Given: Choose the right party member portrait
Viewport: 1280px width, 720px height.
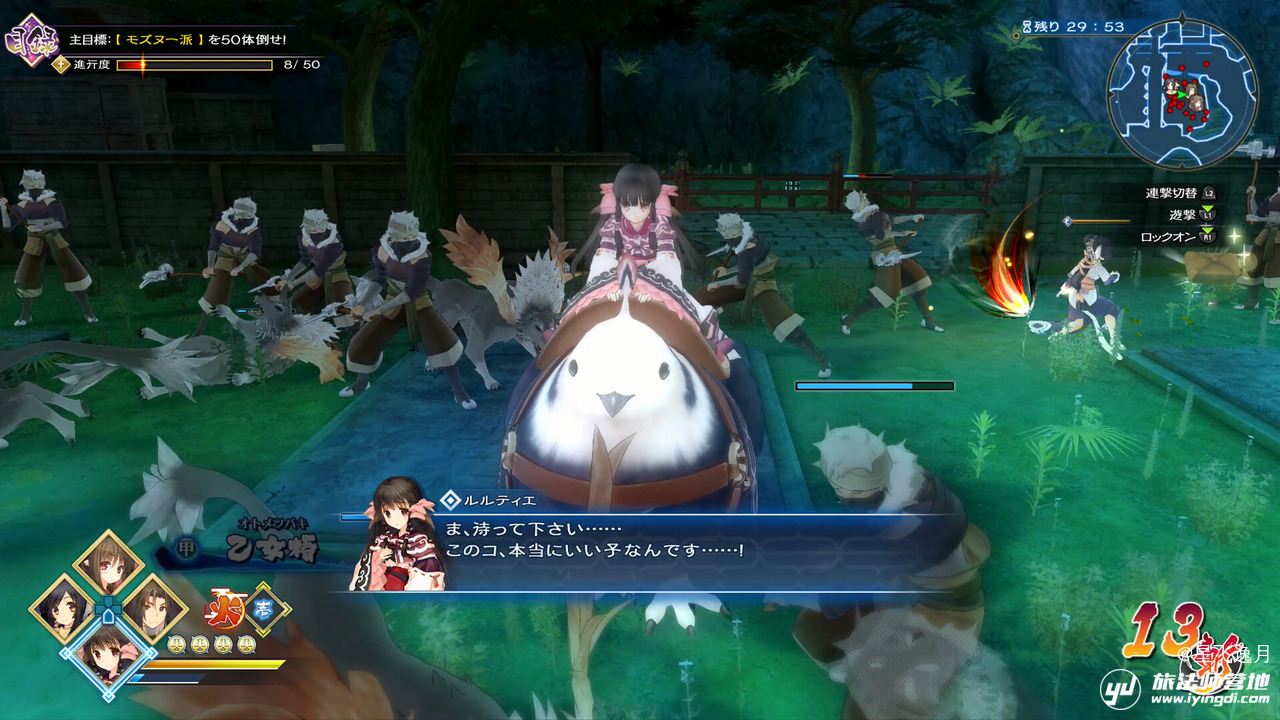Looking at the screenshot, I should click(154, 608).
